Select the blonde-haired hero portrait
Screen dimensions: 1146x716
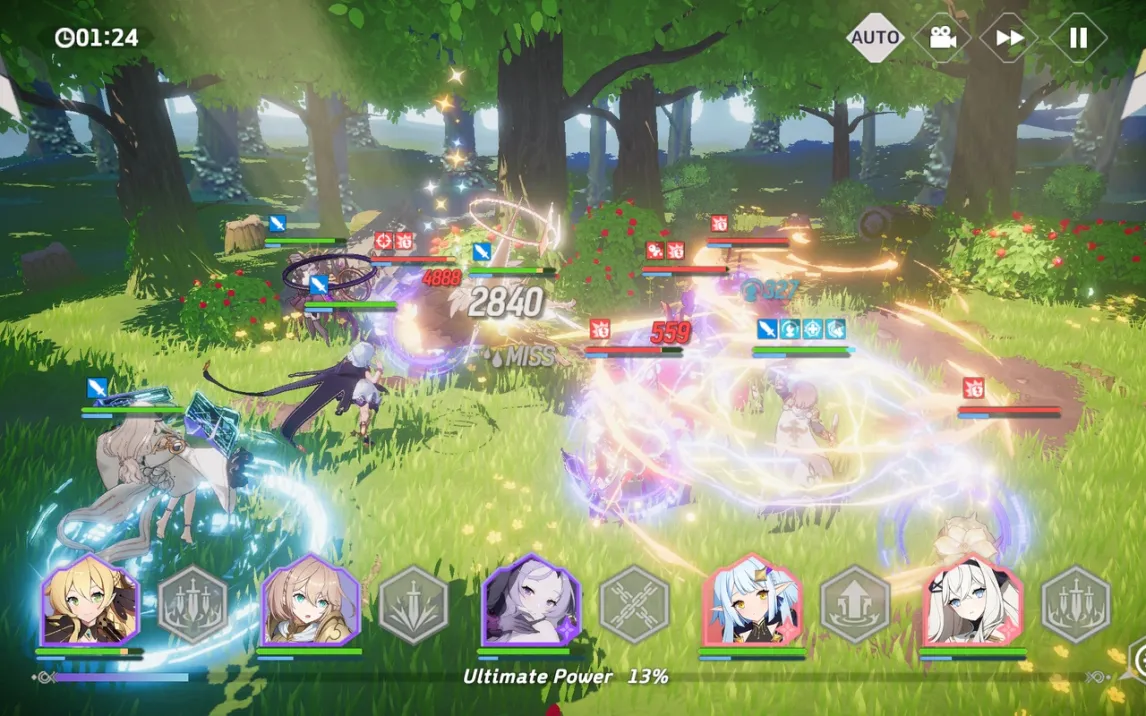click(x=89, y=602)
